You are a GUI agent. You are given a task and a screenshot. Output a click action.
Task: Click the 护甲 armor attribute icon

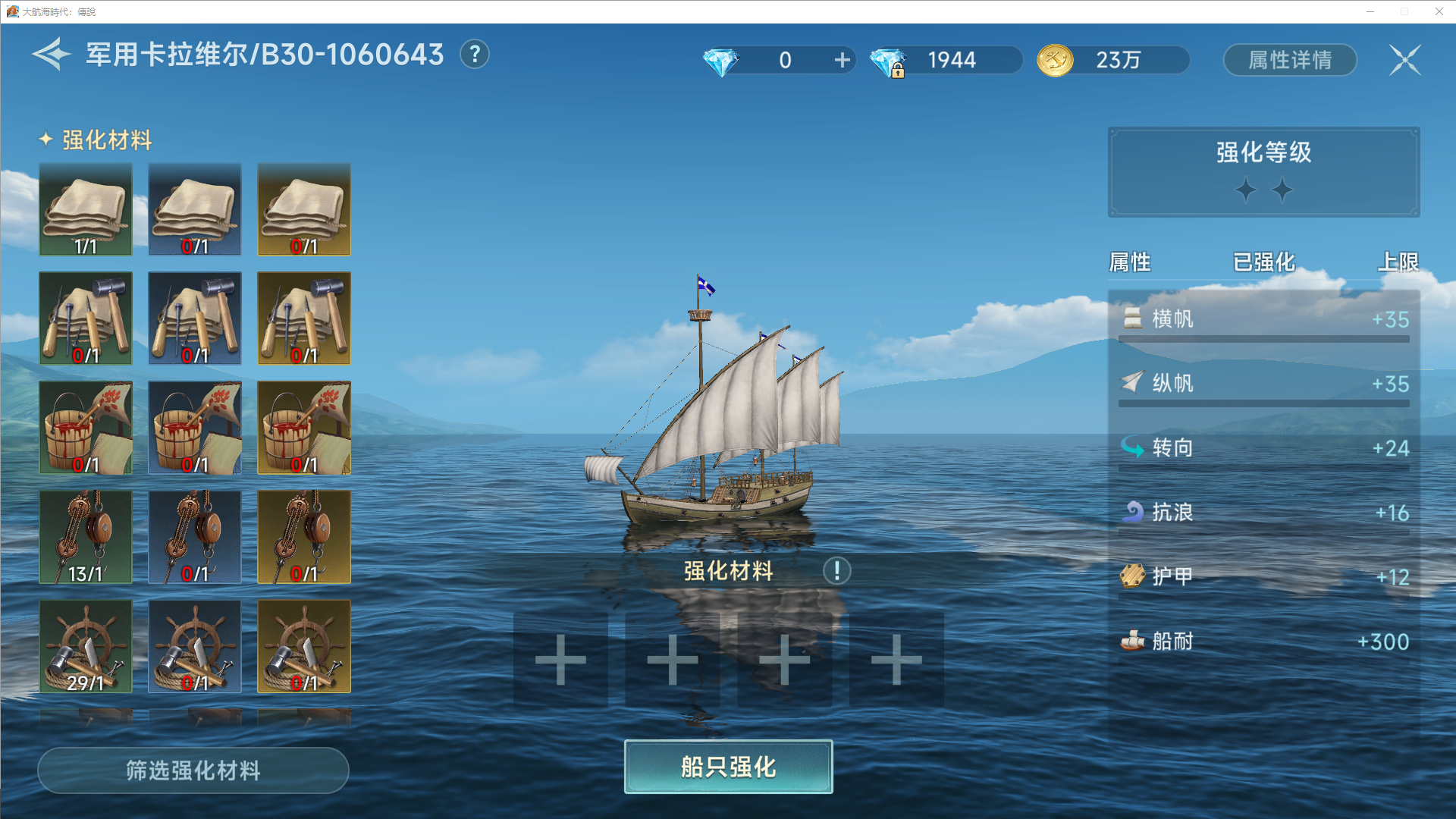pyautogui.click(x=1132, y=576)
